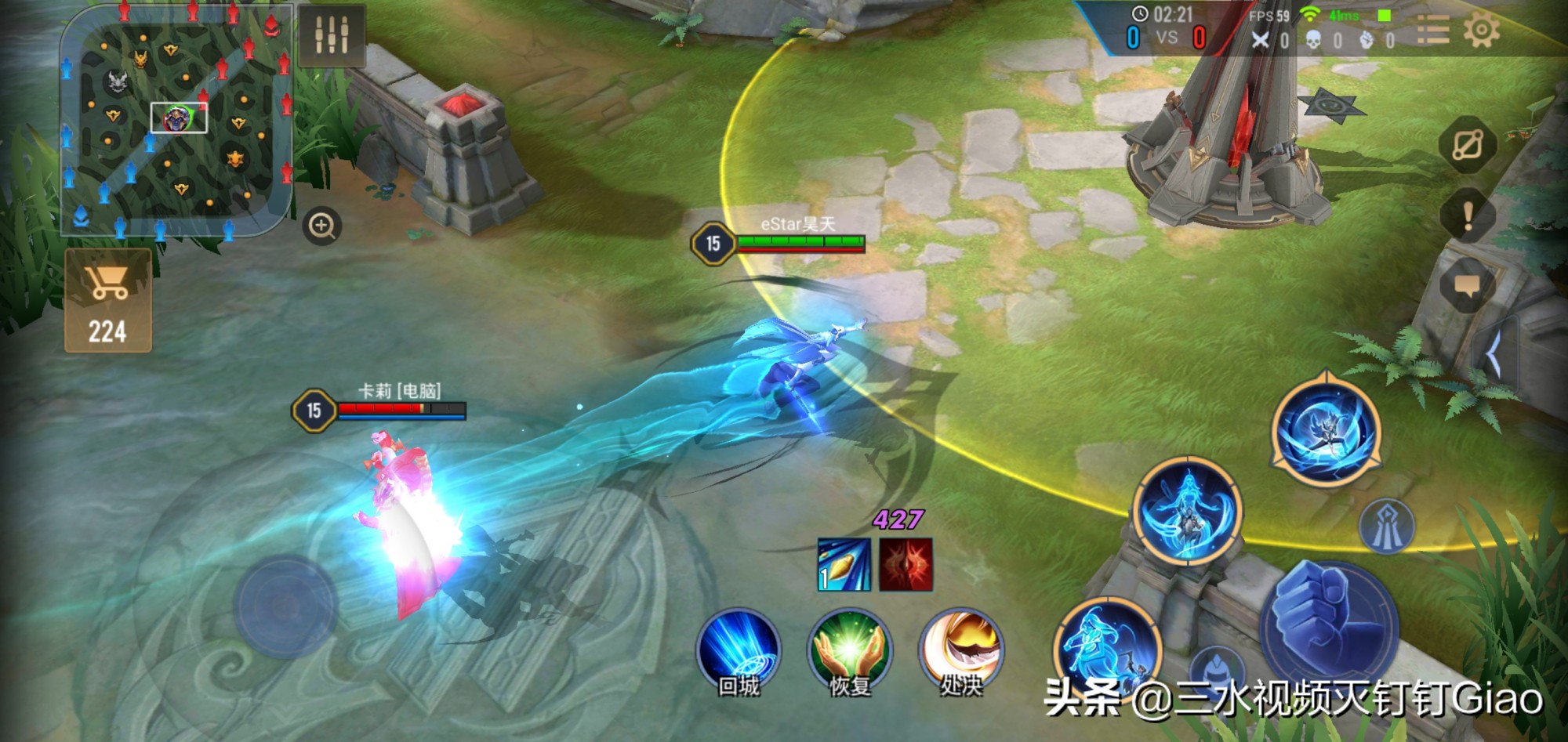1568x742 pixels.
Task: Show the scoreboard list panel
Action: click(1432, 31)
